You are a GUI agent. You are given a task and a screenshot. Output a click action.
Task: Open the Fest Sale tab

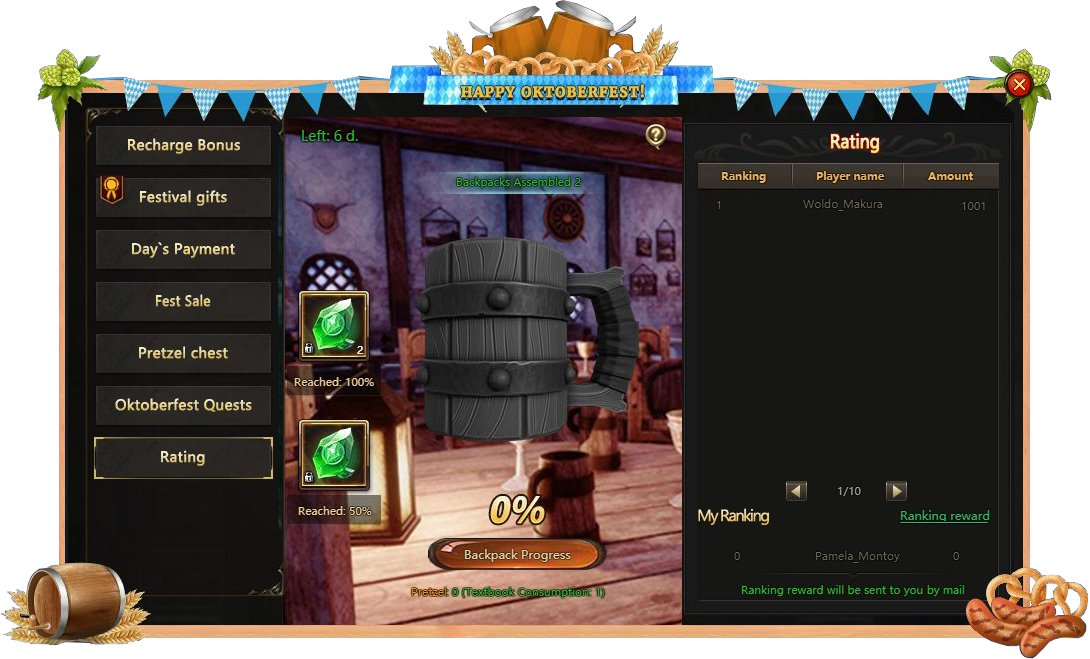coord(183,301)
